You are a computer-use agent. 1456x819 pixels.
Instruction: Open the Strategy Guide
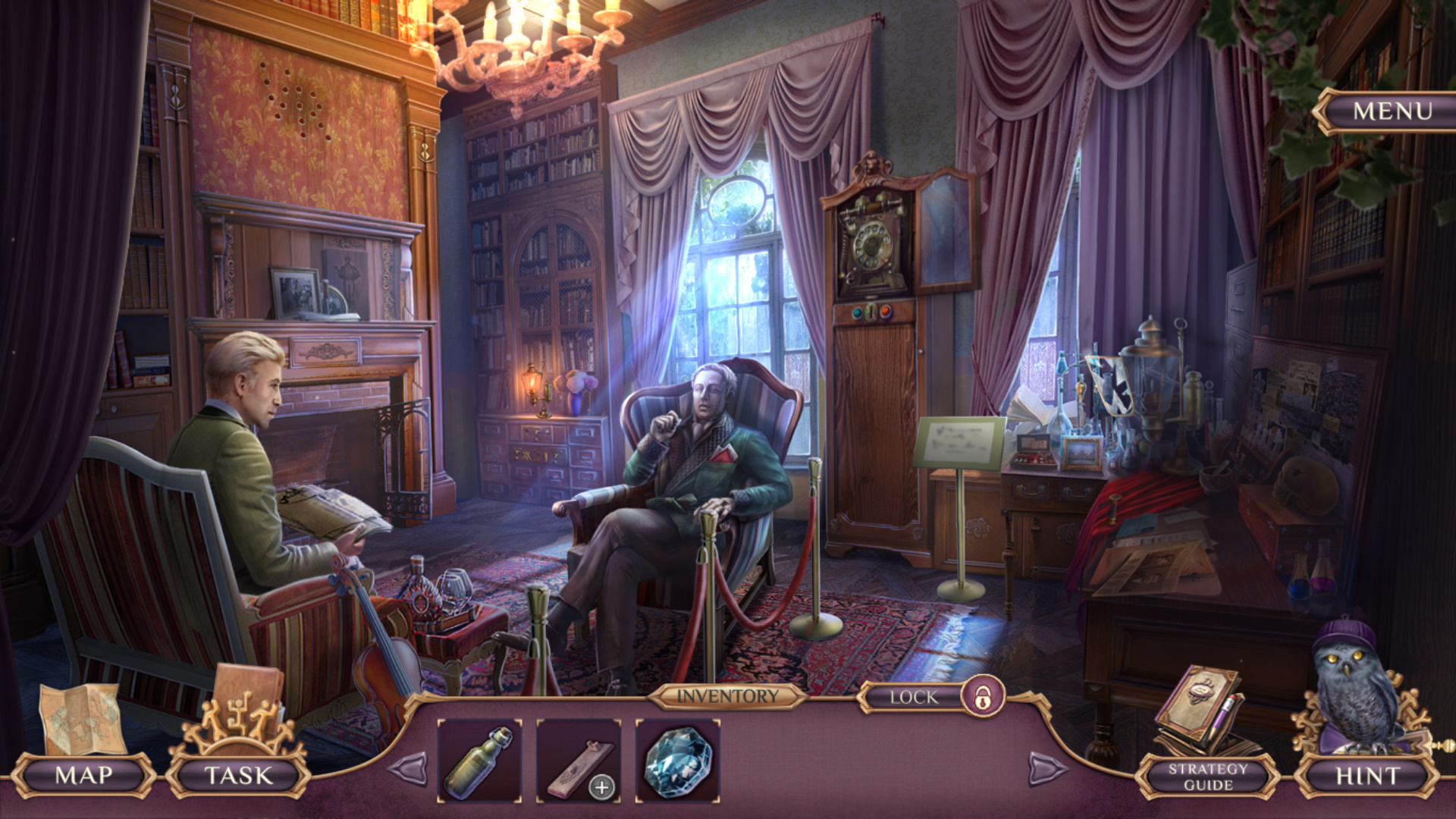point(1207,776)
